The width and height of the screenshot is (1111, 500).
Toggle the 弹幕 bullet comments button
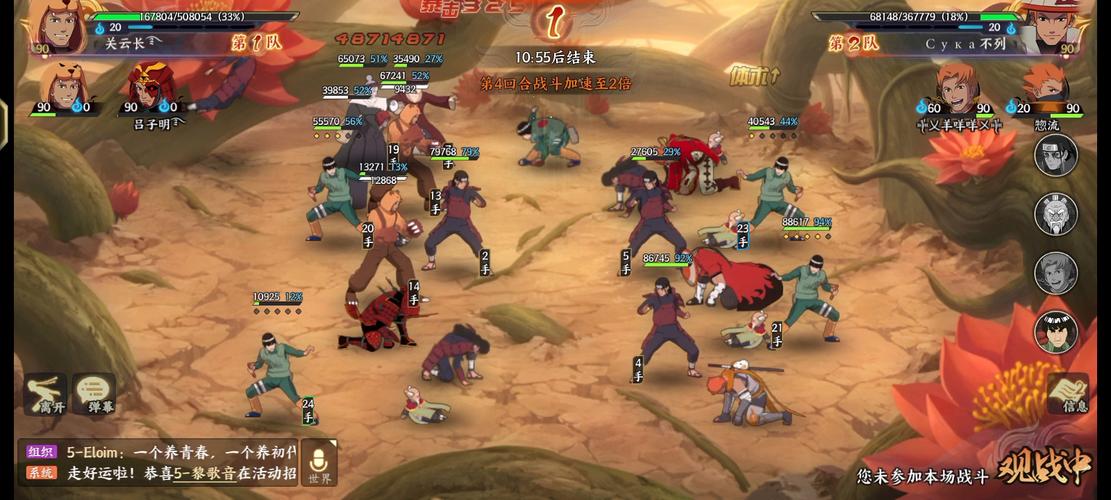[93, 394]
